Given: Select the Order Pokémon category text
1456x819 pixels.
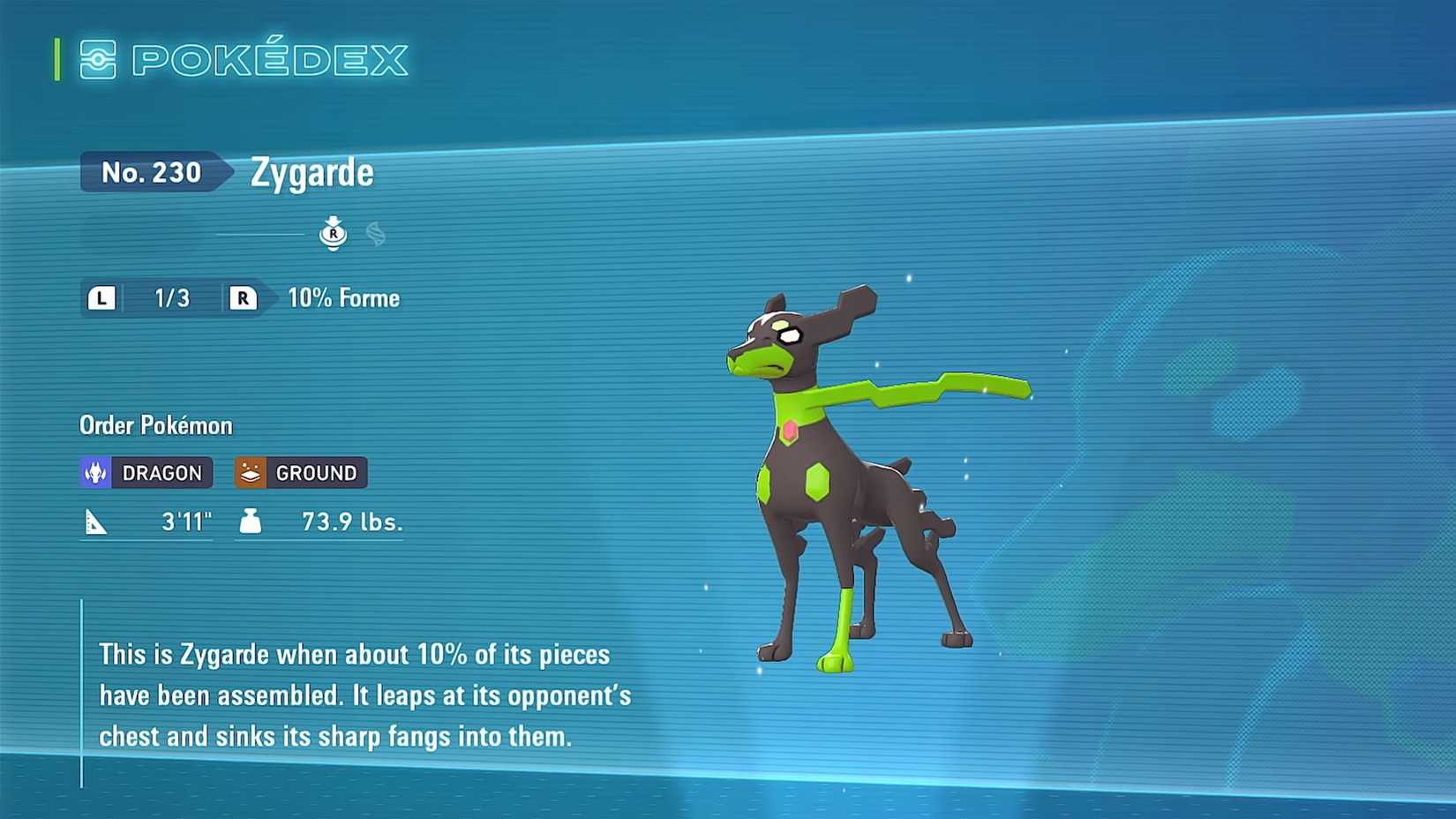Looking at the screenshot, I should [x=154, y=425].
